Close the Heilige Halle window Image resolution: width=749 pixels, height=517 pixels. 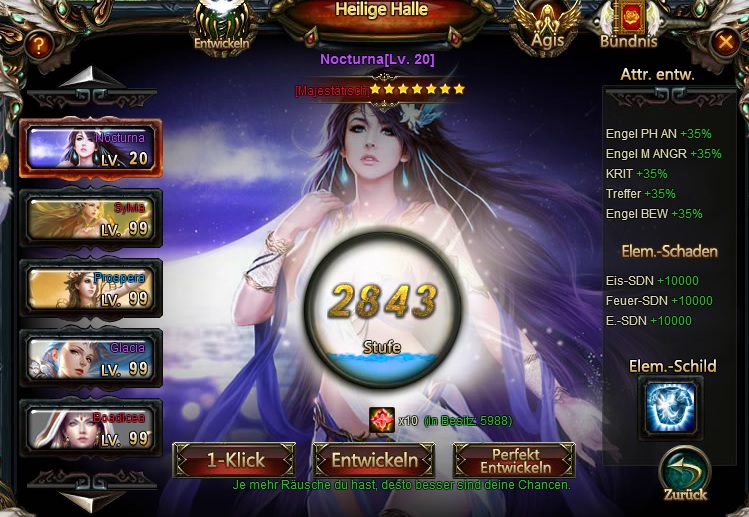725,42
